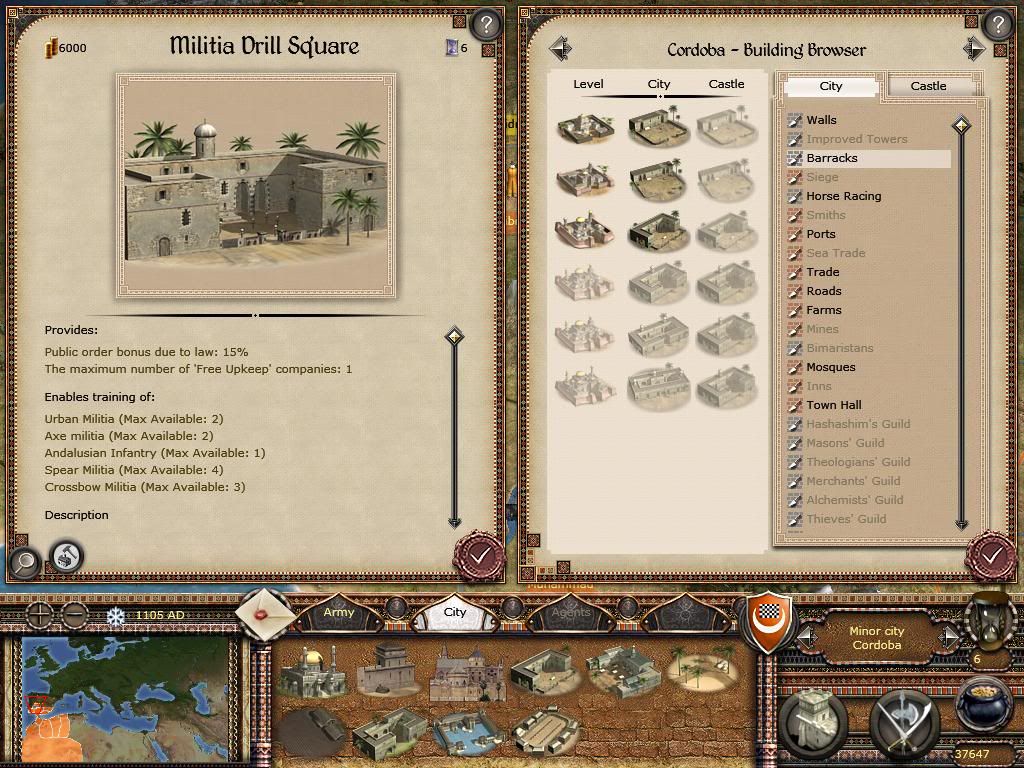Viewport: 1024px width, 768px height.
Task: Open help for the Building Browser
Action: point(997,23)
